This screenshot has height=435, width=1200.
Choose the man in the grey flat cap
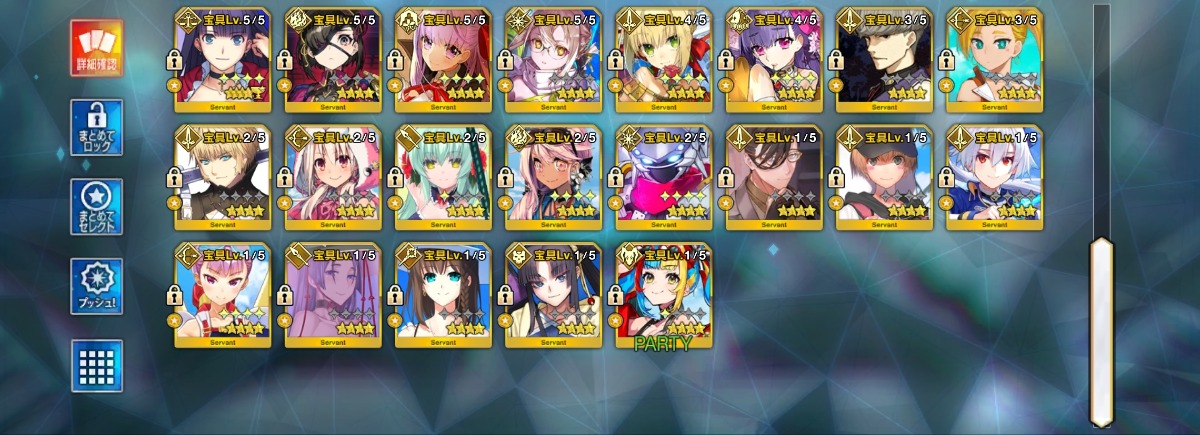tap(884, 60)
